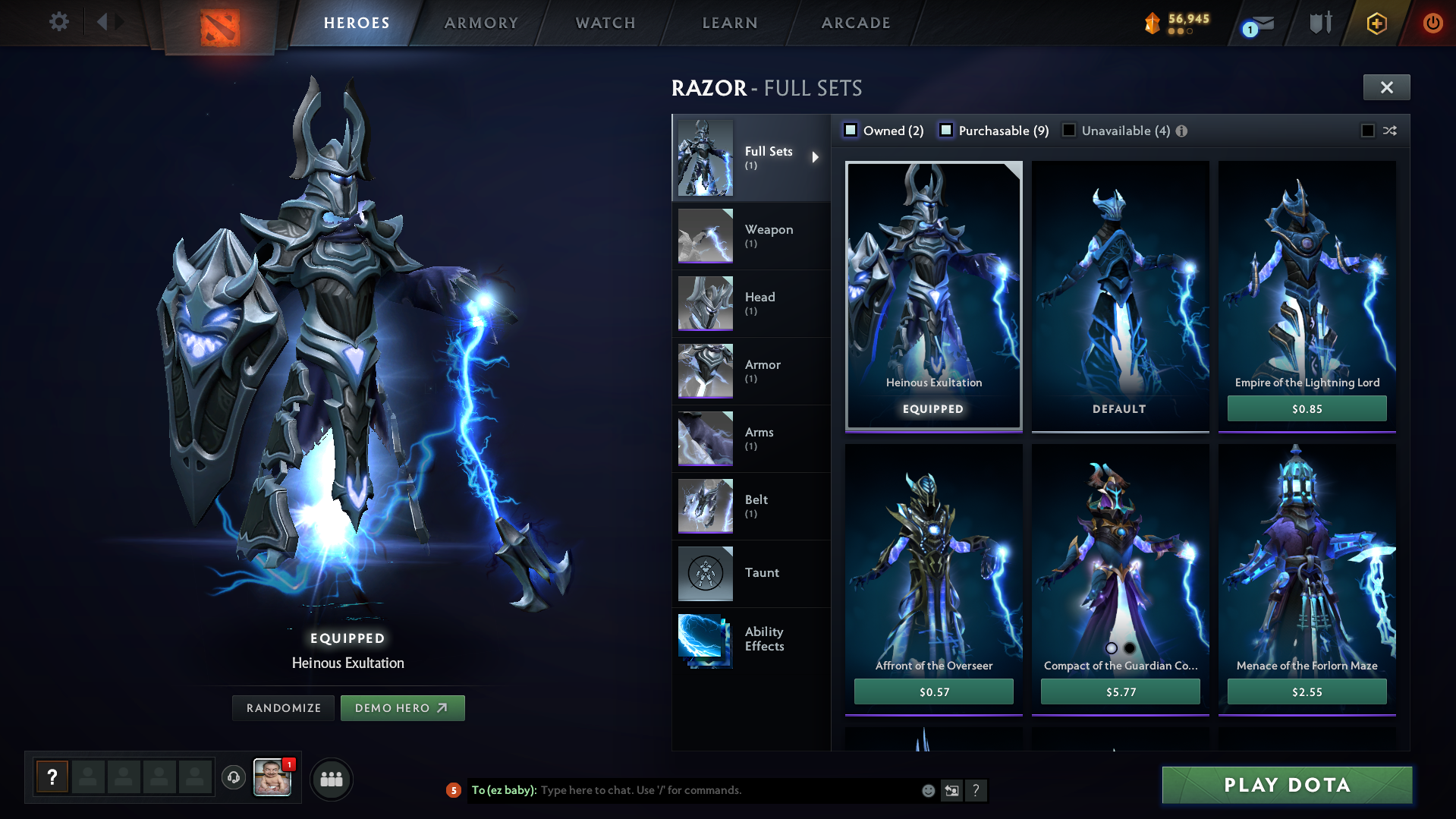Open the settings gear
1456x819 pixels.
tap(58, 21)
